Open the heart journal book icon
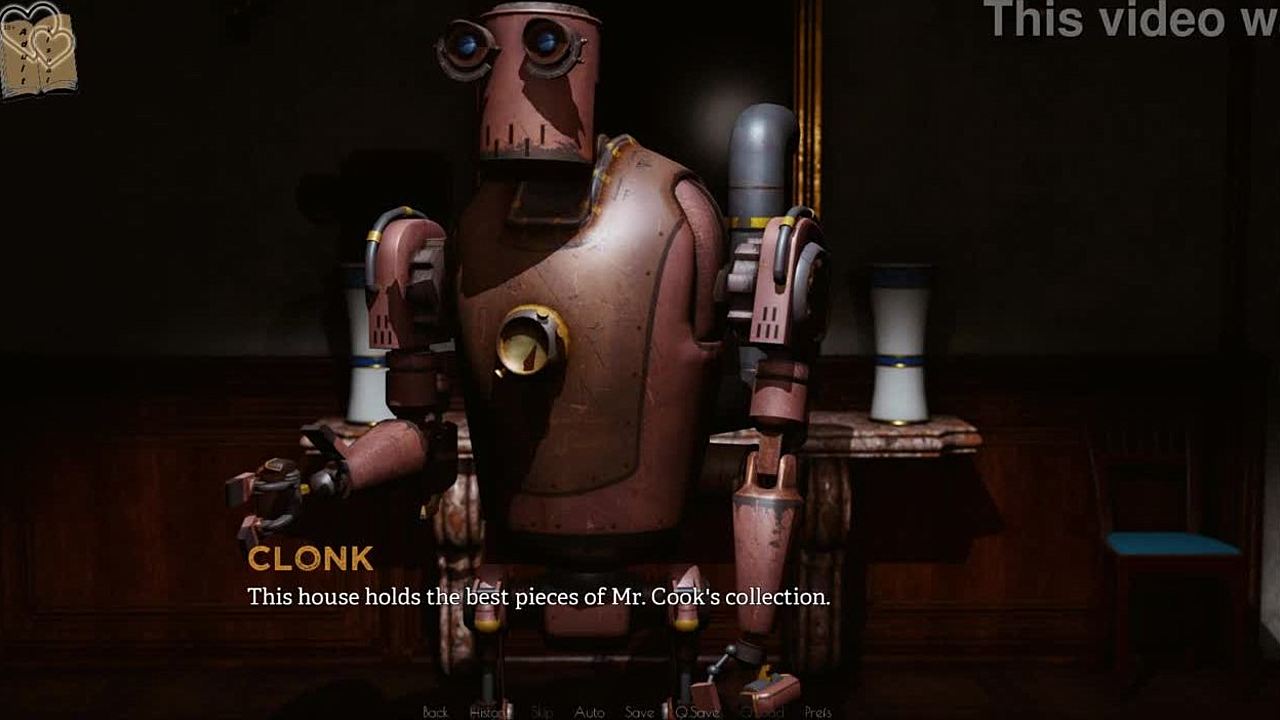The width and height of the screenshot is (1280, 720). coord(38,50)
